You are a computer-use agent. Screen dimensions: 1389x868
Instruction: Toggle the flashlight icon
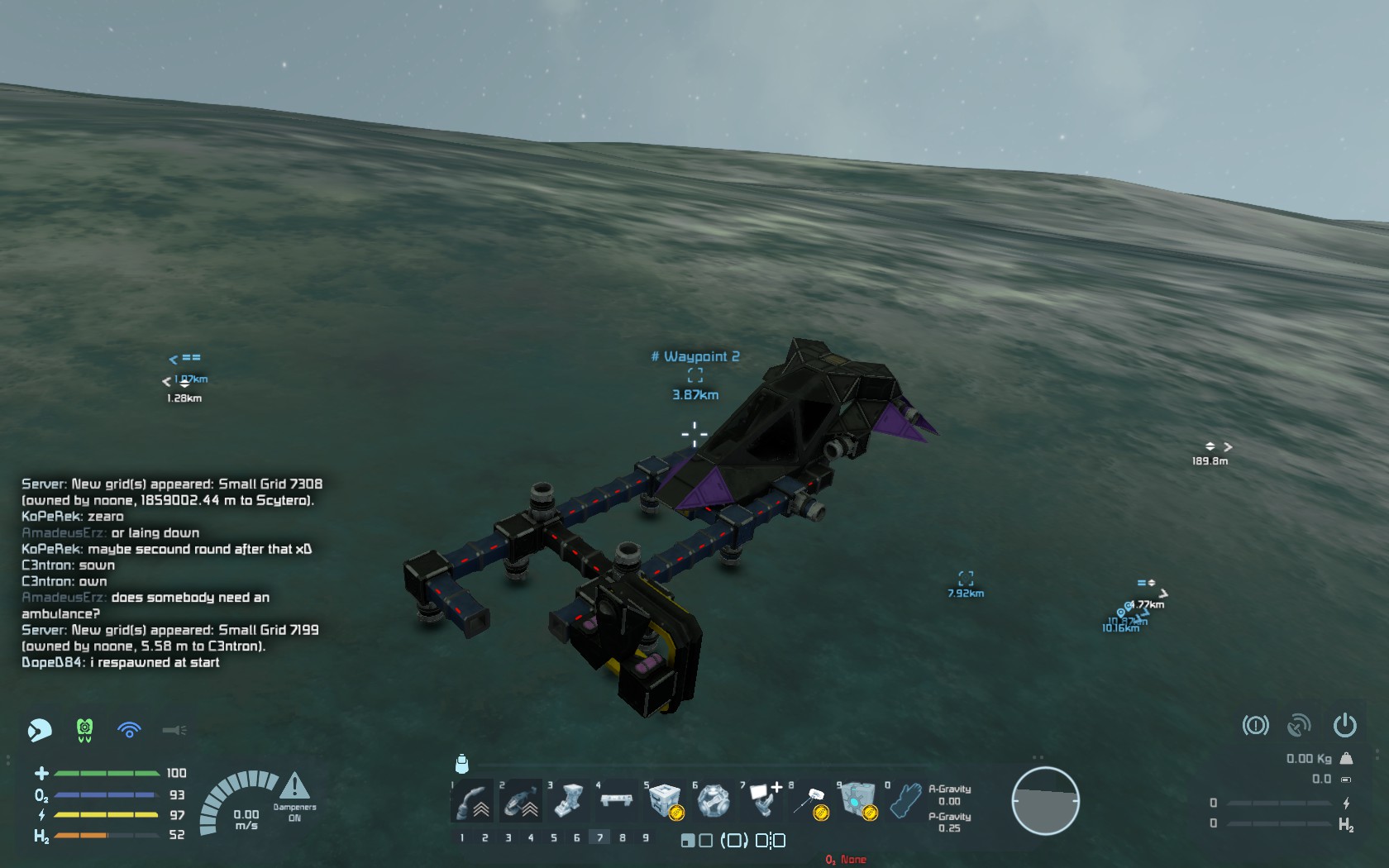coord(174,730)
